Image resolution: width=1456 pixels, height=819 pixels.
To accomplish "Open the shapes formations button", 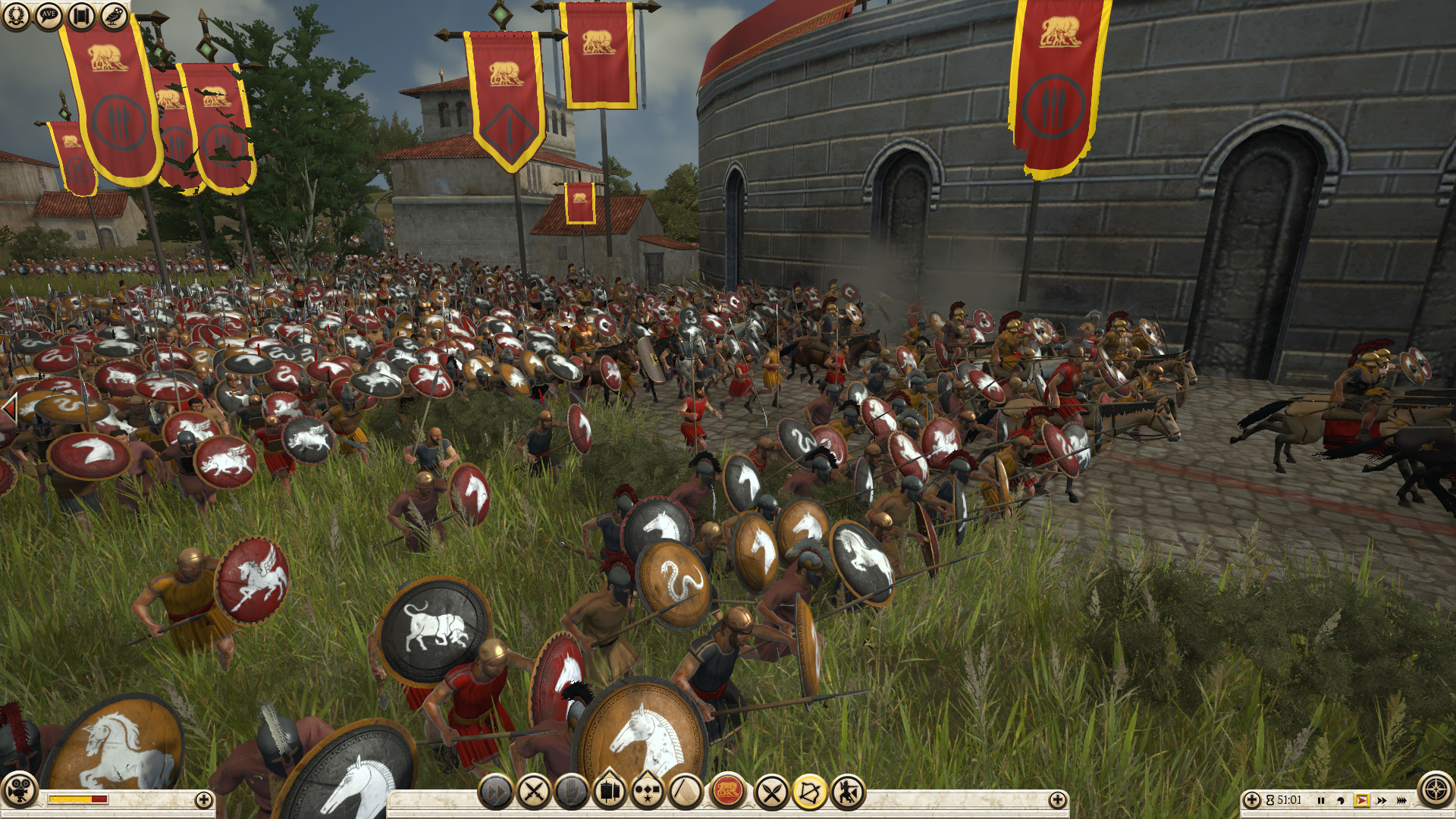I will [648, 793].
